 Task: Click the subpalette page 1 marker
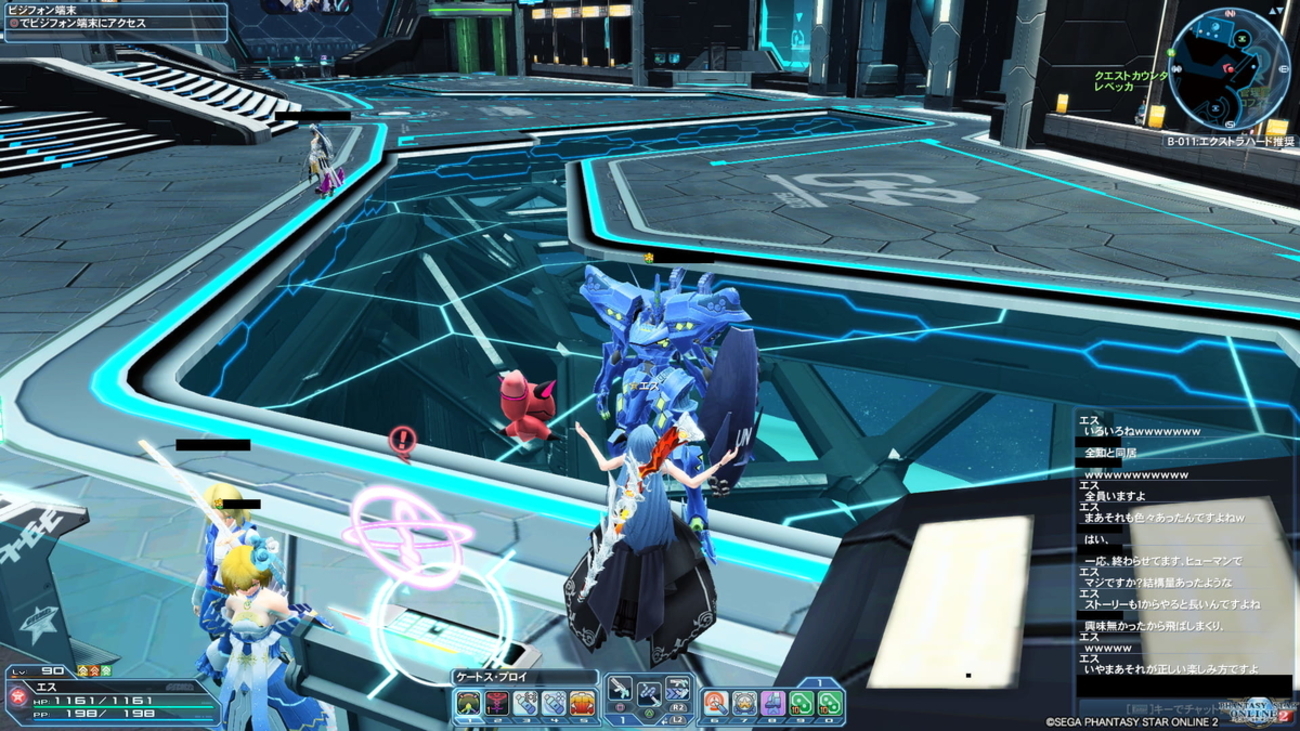click(821, 681)
